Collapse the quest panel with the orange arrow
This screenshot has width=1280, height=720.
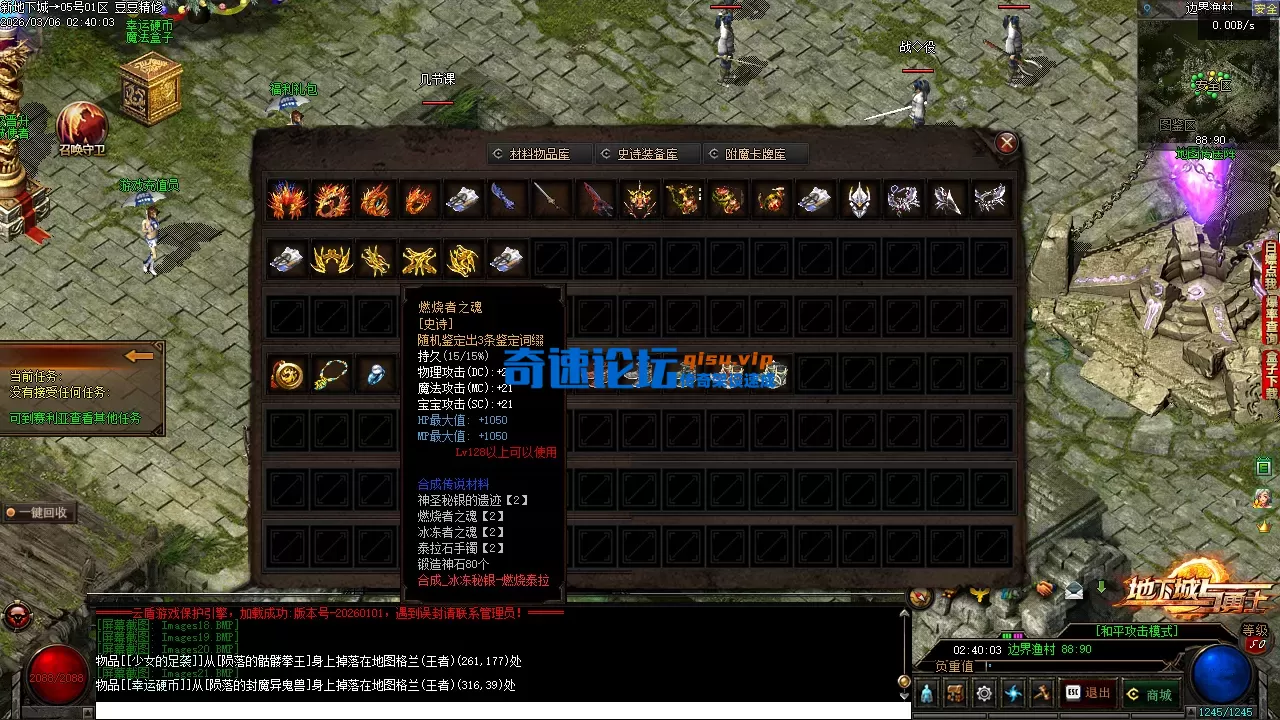140,355
